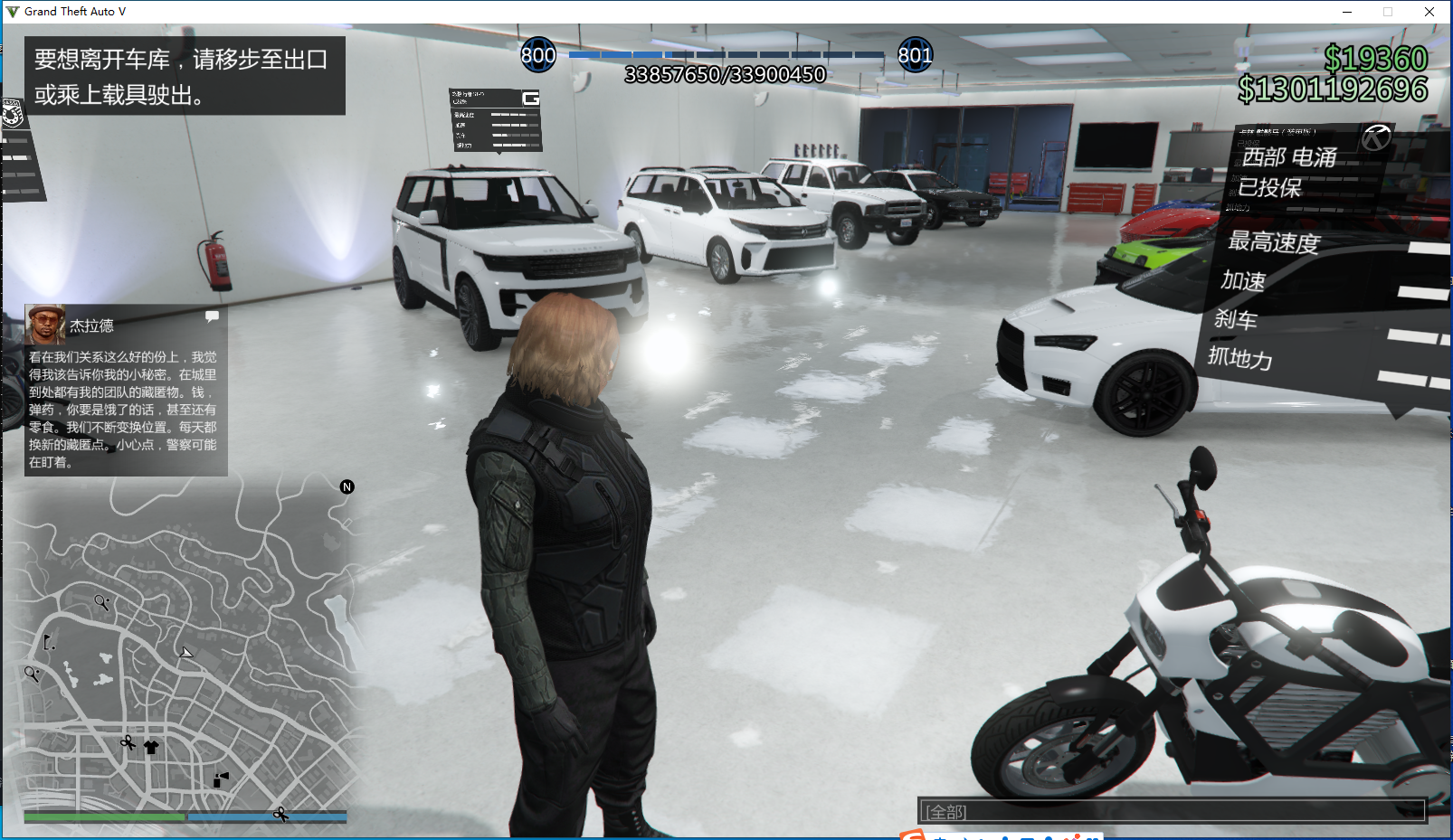1453x840 pixels.
Task: Click the RP progress bar showing 33857650/33900450
Action: [724, 56]
